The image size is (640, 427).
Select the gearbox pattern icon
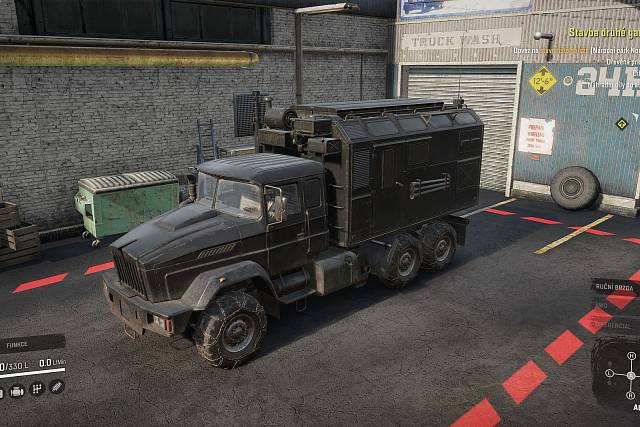(x=37, y=389)
